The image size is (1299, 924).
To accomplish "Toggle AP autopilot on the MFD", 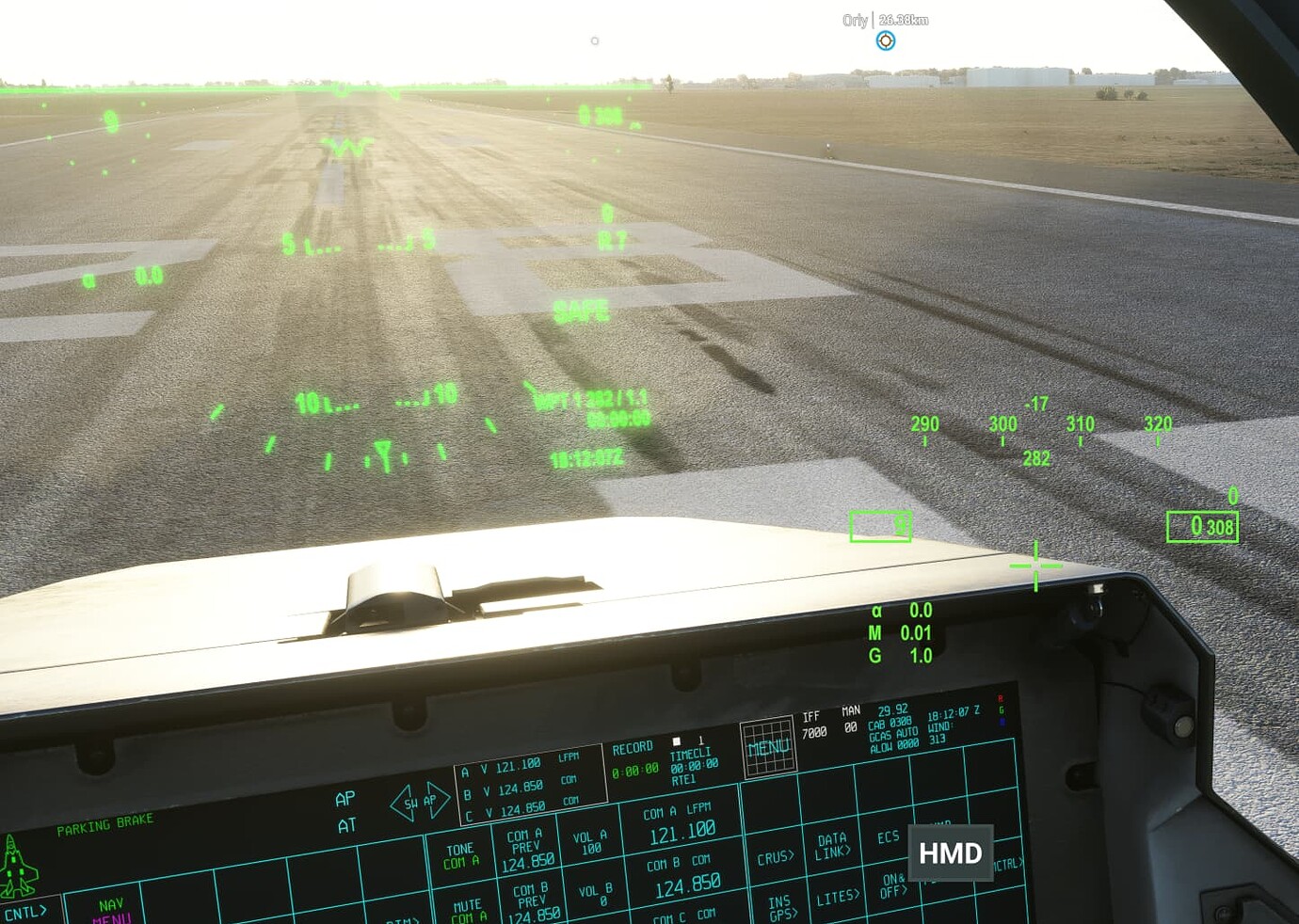I will (x=345, y=798).
